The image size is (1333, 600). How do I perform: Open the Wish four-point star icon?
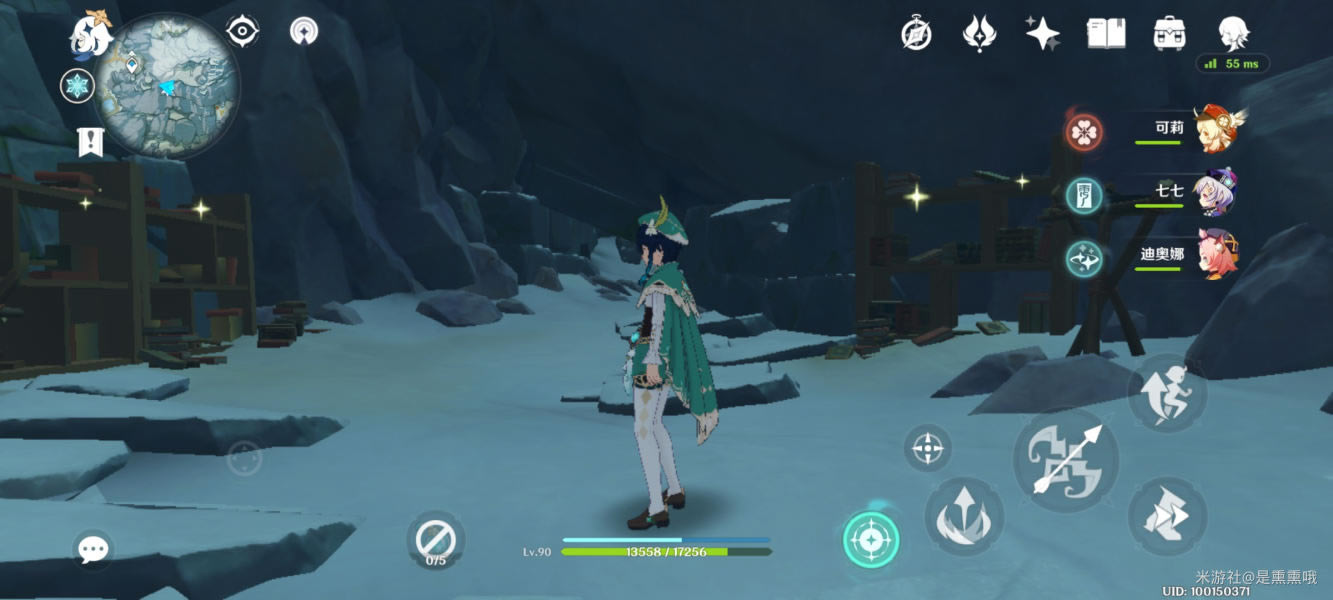[x=1042, y=34]
